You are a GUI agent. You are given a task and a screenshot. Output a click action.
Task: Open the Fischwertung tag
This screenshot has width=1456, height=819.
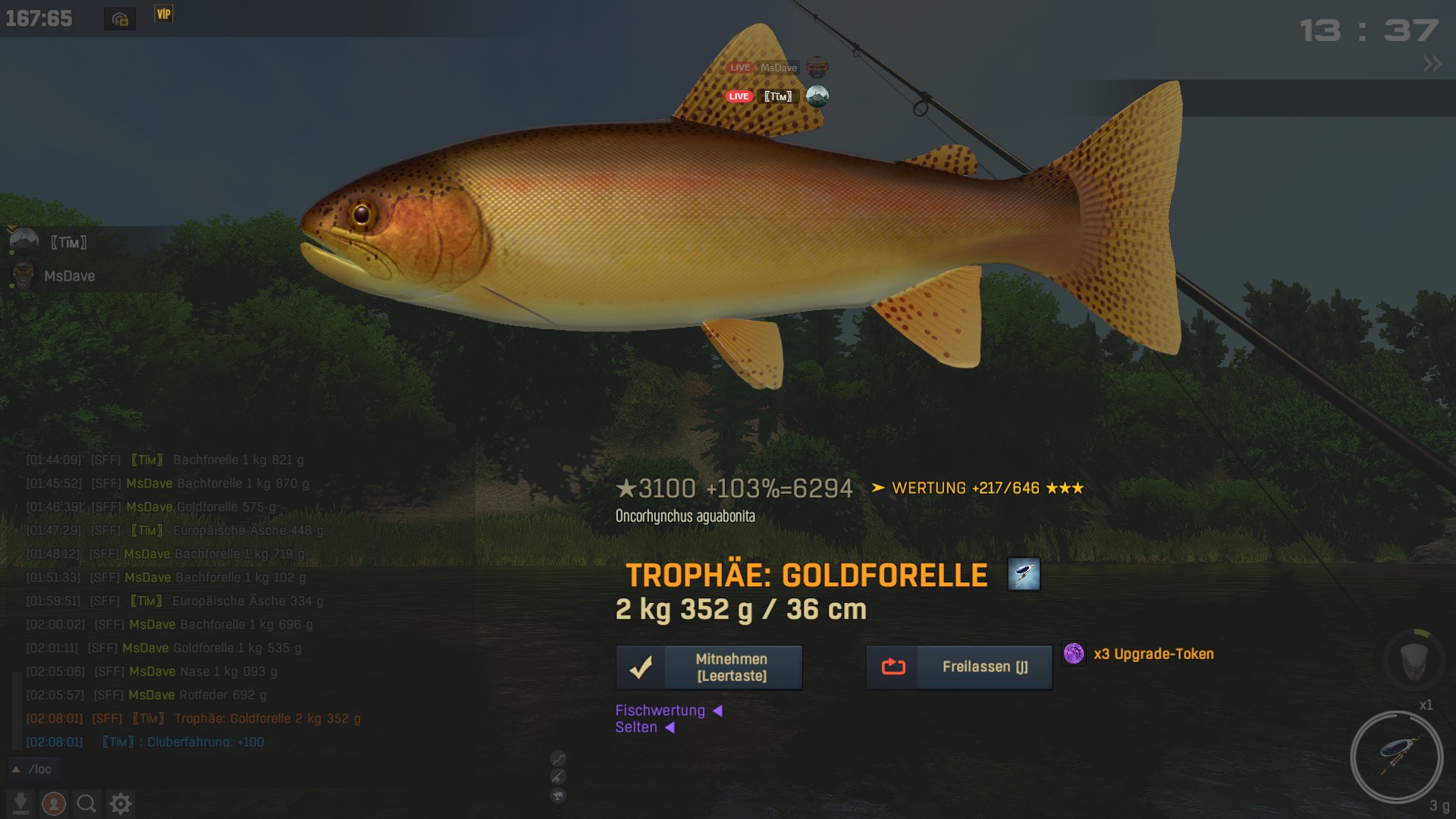coord(660,711)
